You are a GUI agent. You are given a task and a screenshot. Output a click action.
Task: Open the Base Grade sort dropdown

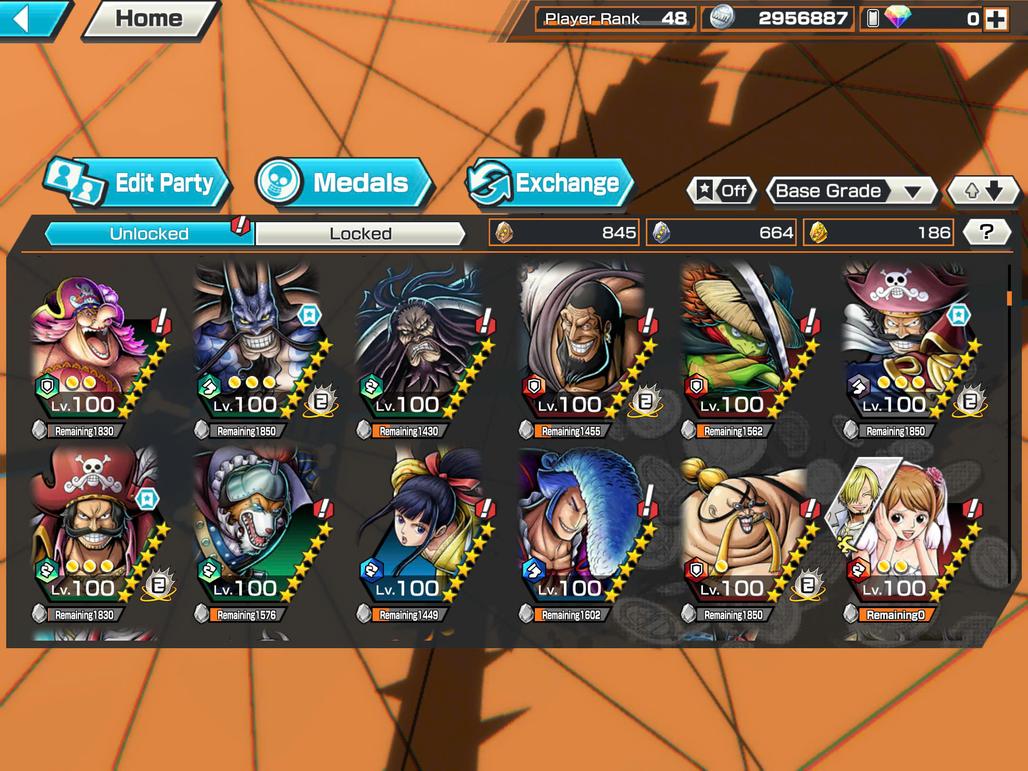[x=850, y=191]
